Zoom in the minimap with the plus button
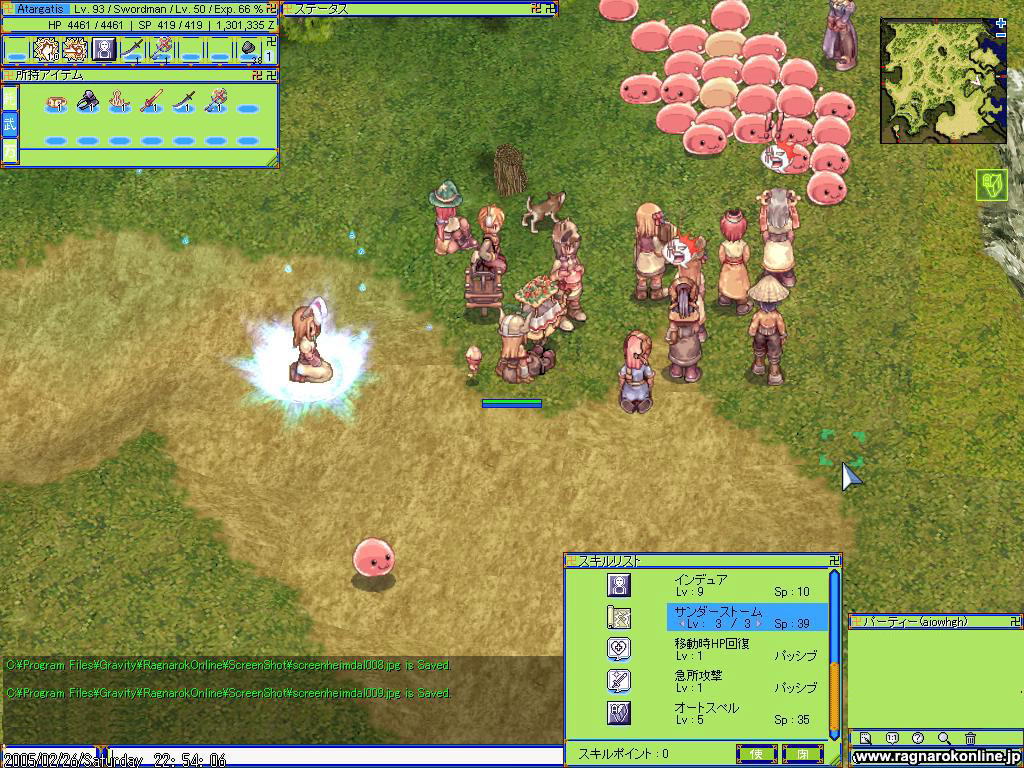Viewport: 1024px width, 768px height. point(1001,23)
